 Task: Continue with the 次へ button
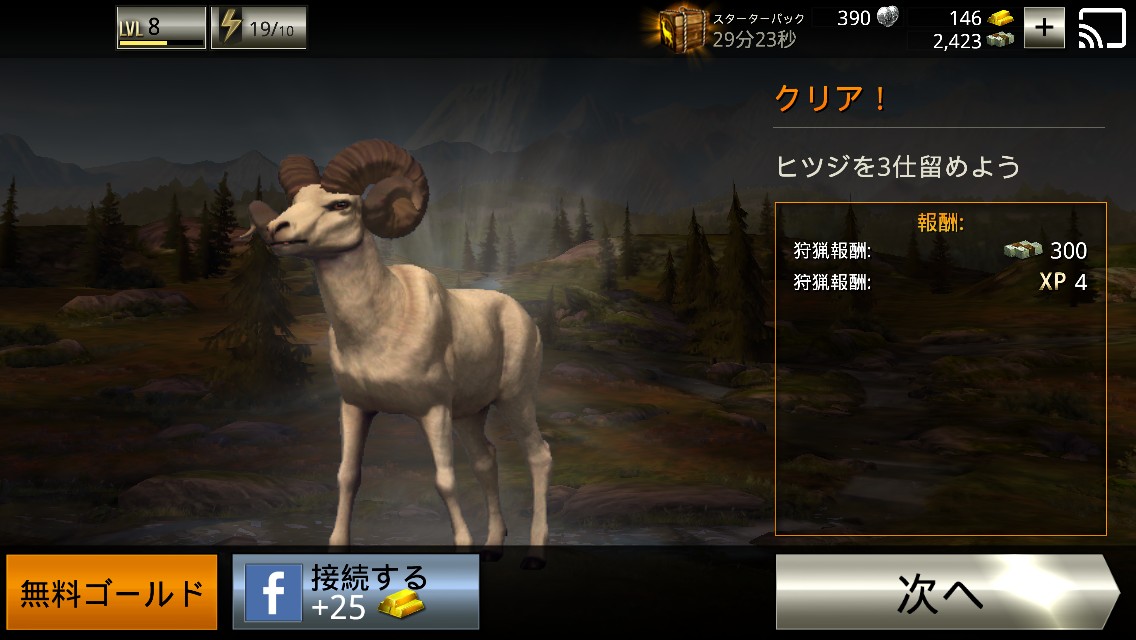[x=945, y=592]
